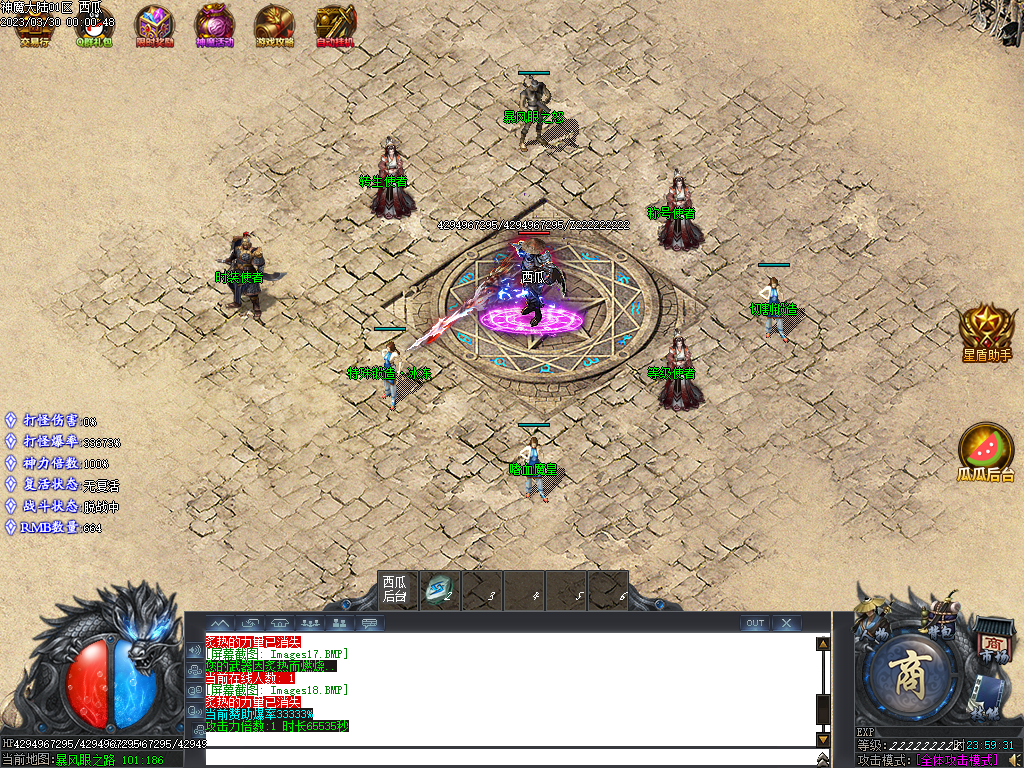Click the chat text input field
The height and width of the screenshot is (768, 1024).
(x=510, y=757)
